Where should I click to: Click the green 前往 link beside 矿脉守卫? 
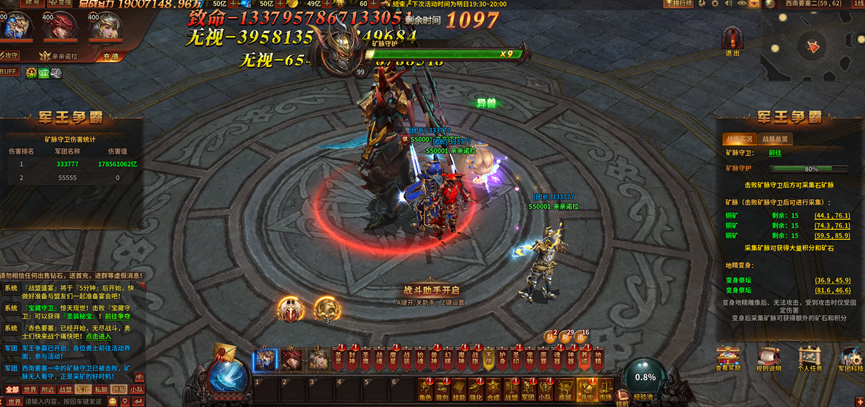tap(775, 153)
